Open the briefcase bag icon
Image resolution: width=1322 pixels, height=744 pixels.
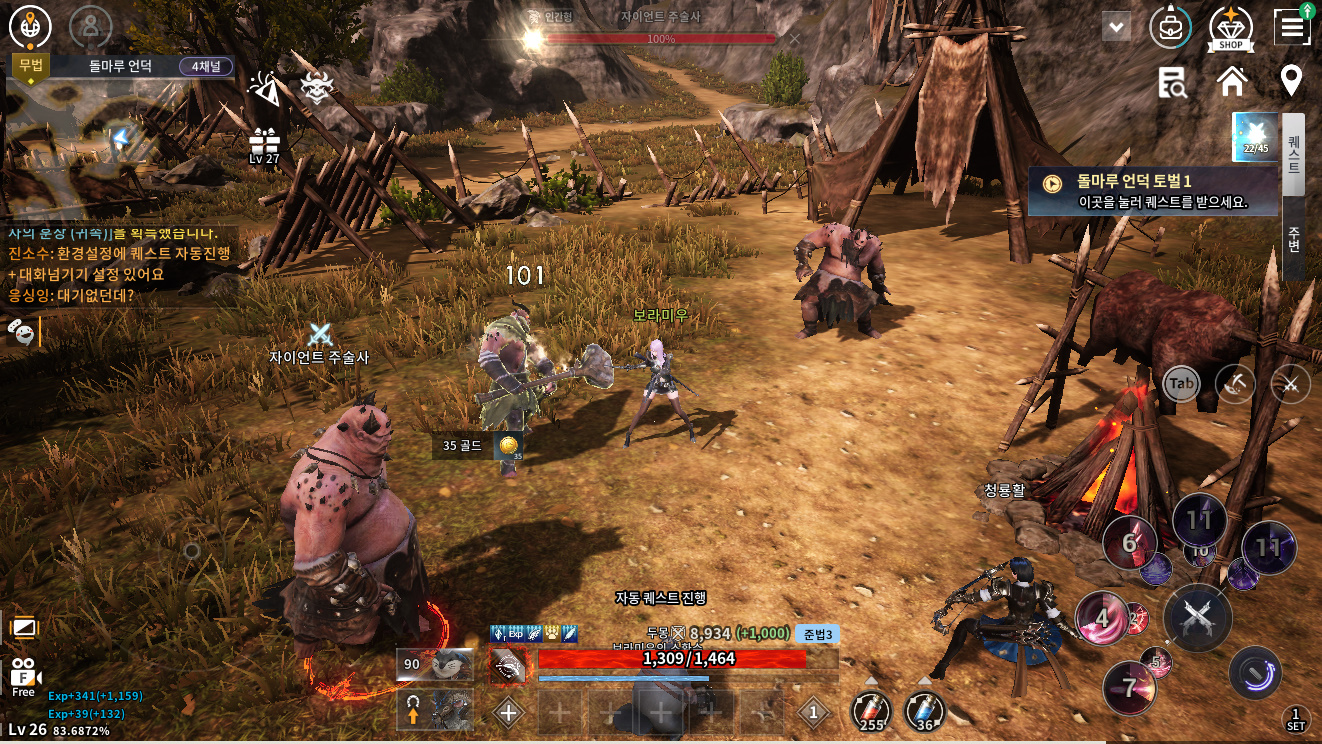point(1169,27)
